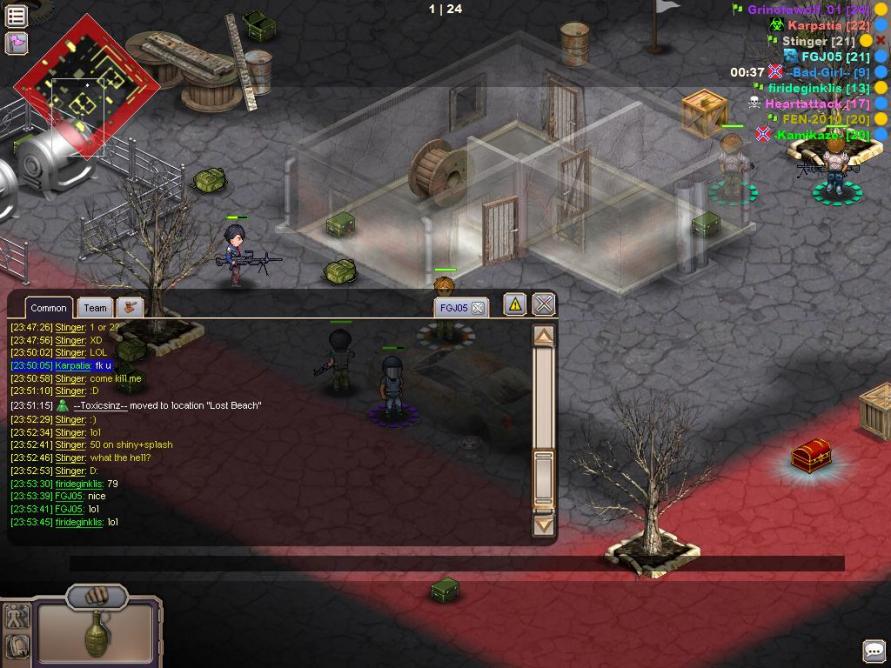This screenshot has height=668, width=891.
Task: Open the speech bubble chat button
Action: tap(874, 652)
